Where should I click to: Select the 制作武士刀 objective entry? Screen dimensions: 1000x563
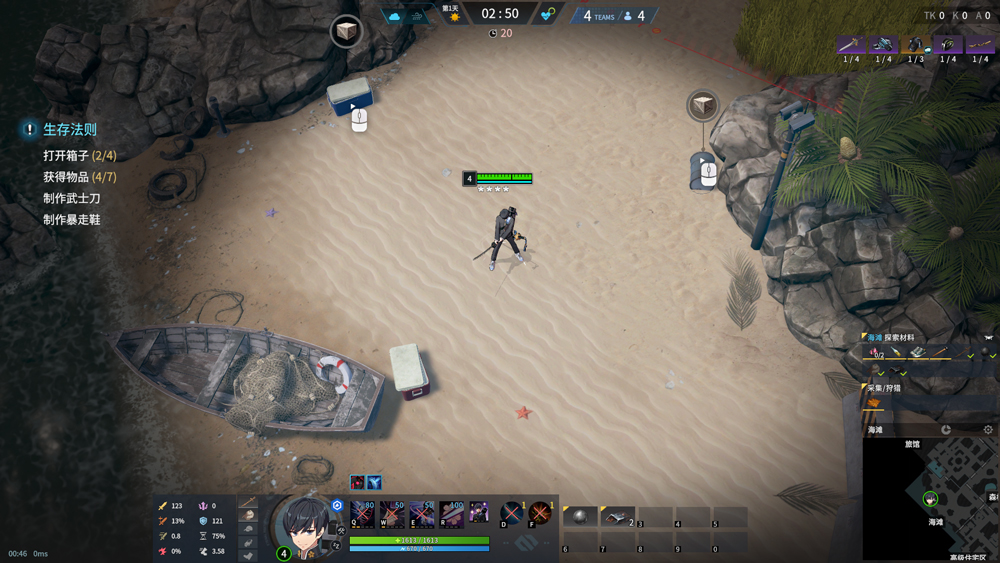pos(71,198)
